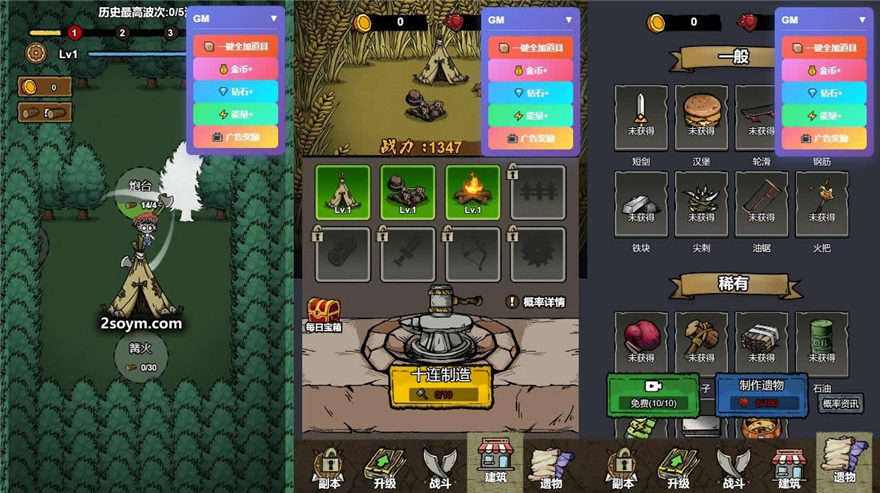
Task: Open the 每日宝箱 daily chest
Action: click(x=323, y=313)
